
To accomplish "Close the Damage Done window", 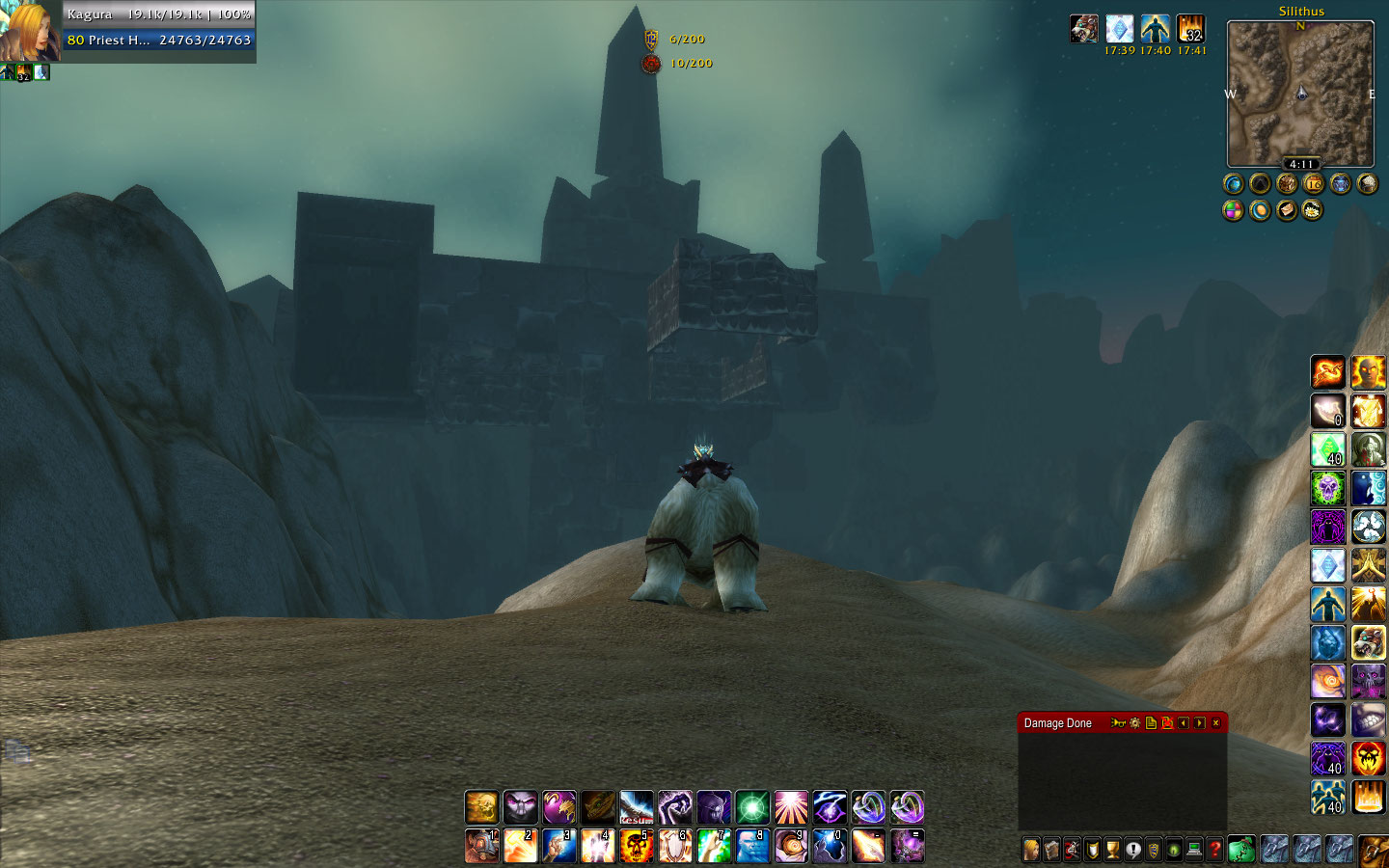I will pos(1215,723).
